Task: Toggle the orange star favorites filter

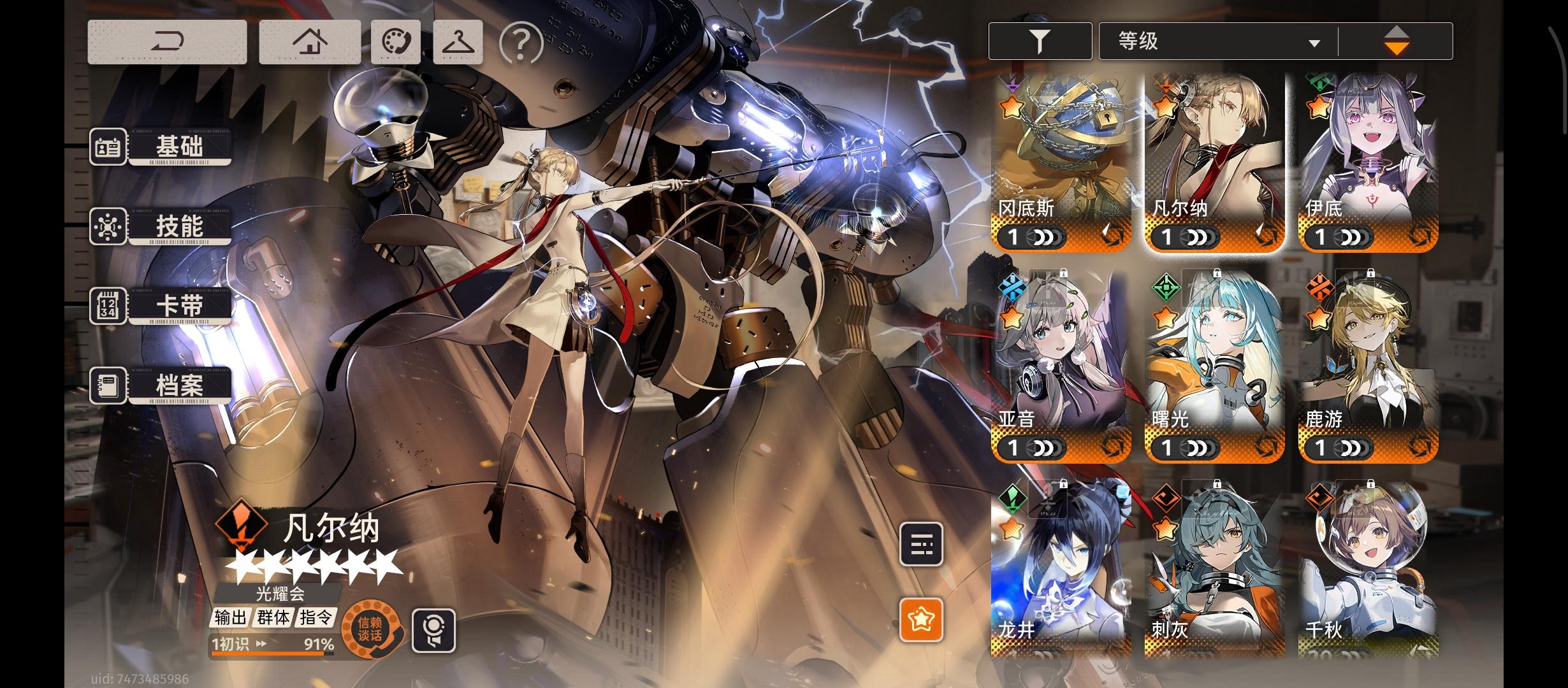Action: point(919,617)
